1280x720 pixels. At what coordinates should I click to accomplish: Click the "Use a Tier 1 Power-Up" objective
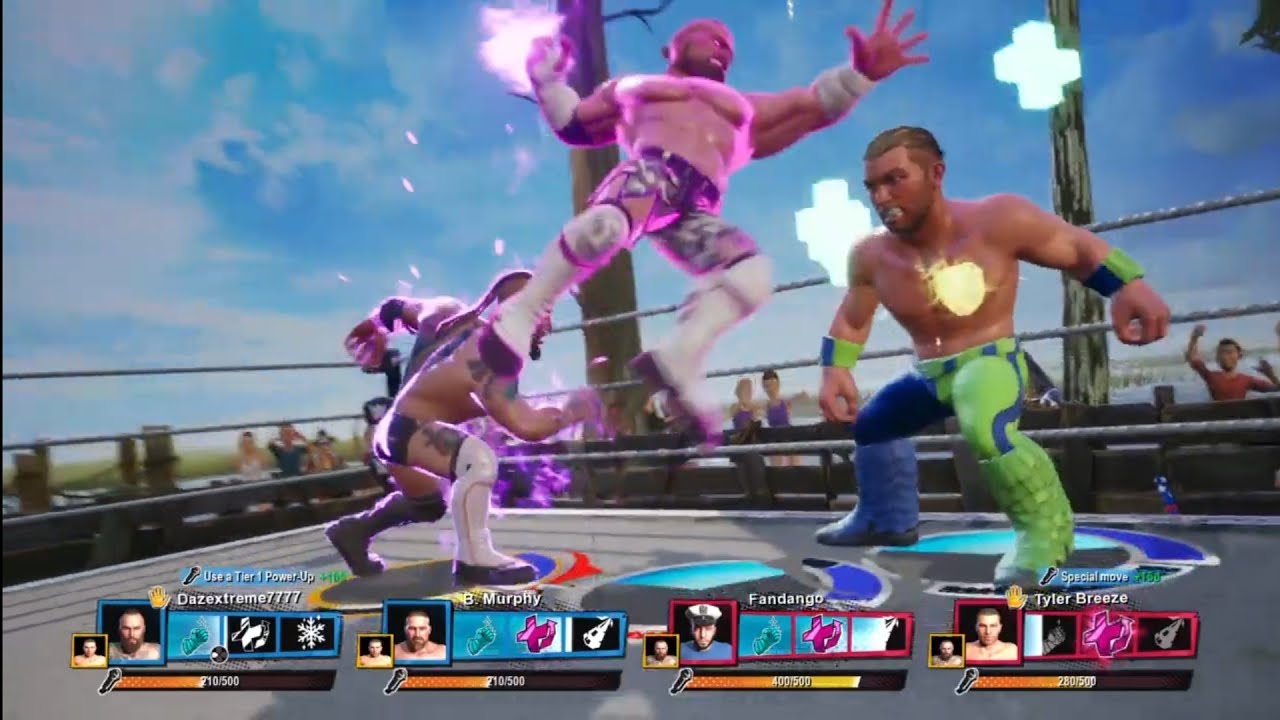pos(262,577)
